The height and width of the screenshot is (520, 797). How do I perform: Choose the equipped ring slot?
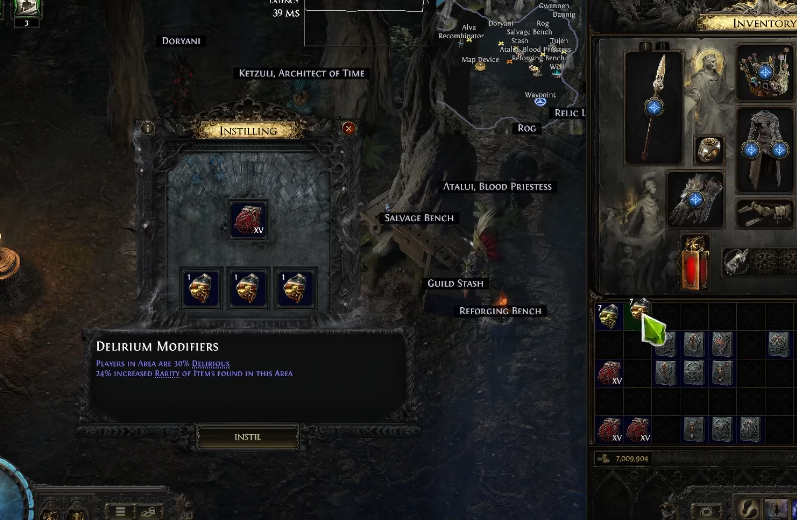click(x=710, y=150)
